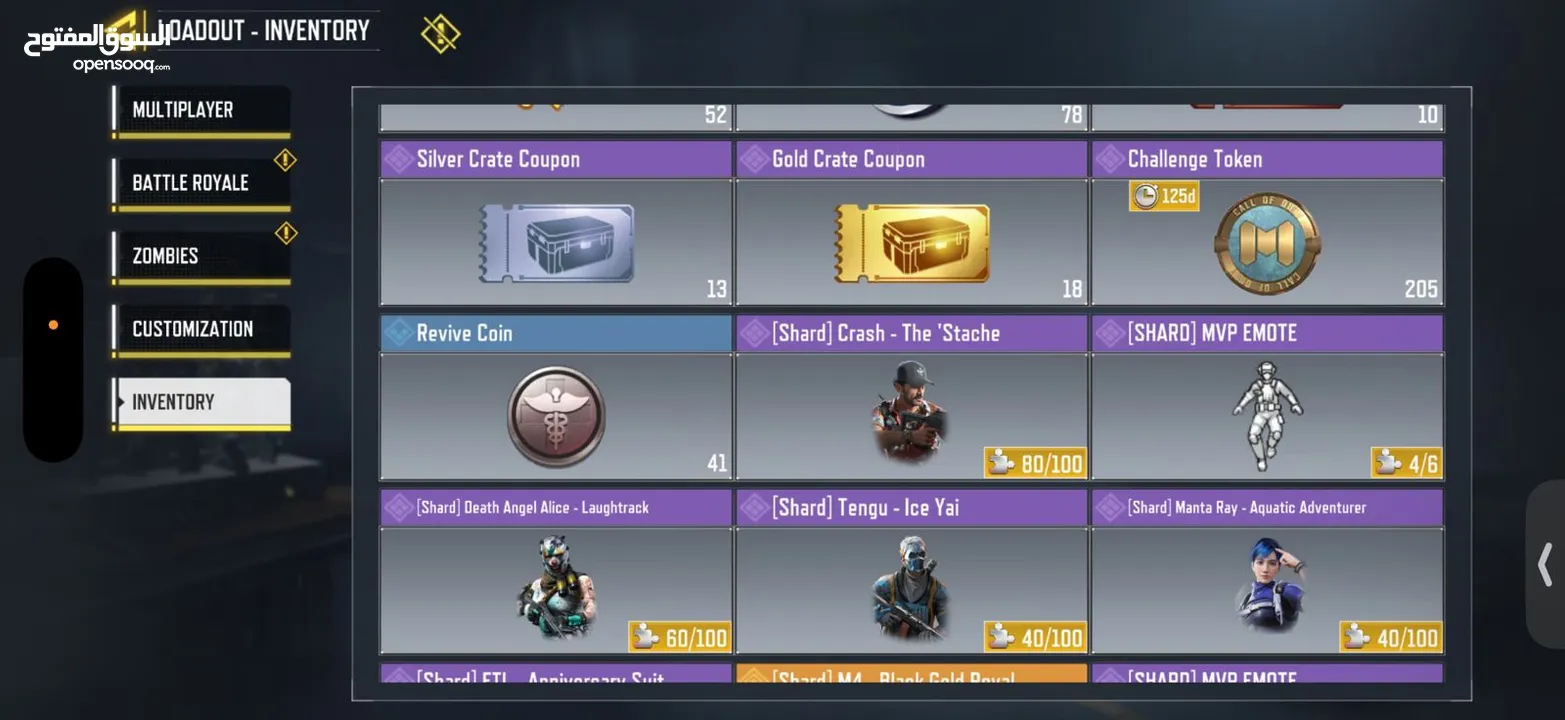Select the Revive Coin item
The height and width of the screenshot is (720, 1565).
555,417
